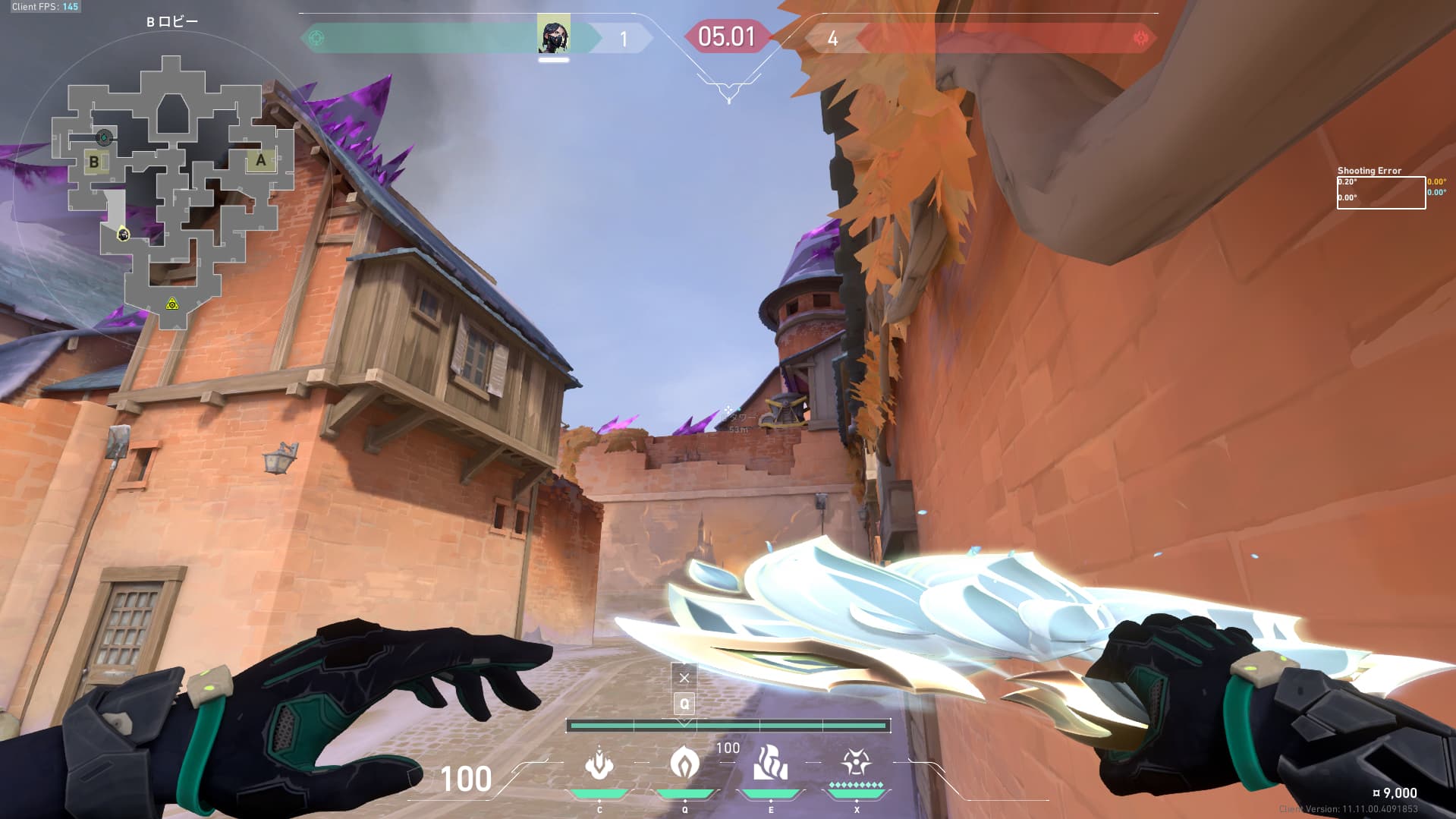Click the agent portrait in top bar

553,36
